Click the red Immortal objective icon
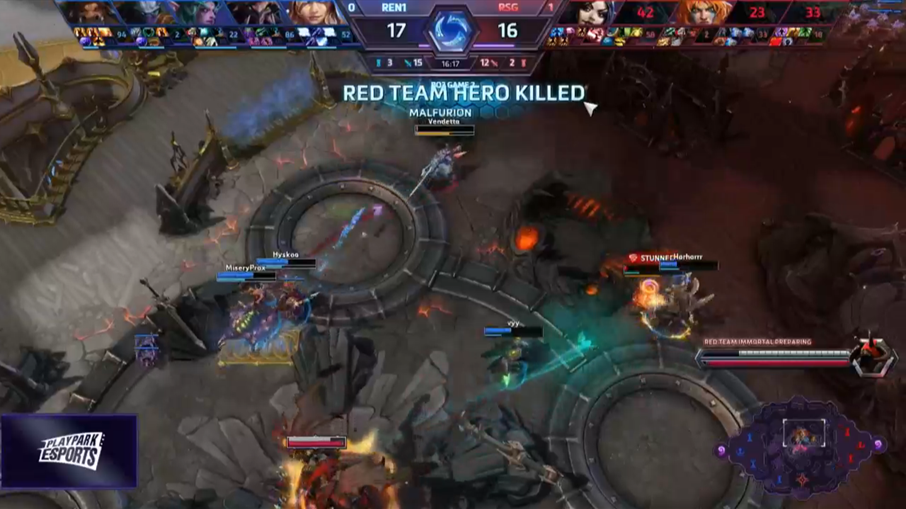The height and width of the screenshot is (509, 906). [872, 357]
